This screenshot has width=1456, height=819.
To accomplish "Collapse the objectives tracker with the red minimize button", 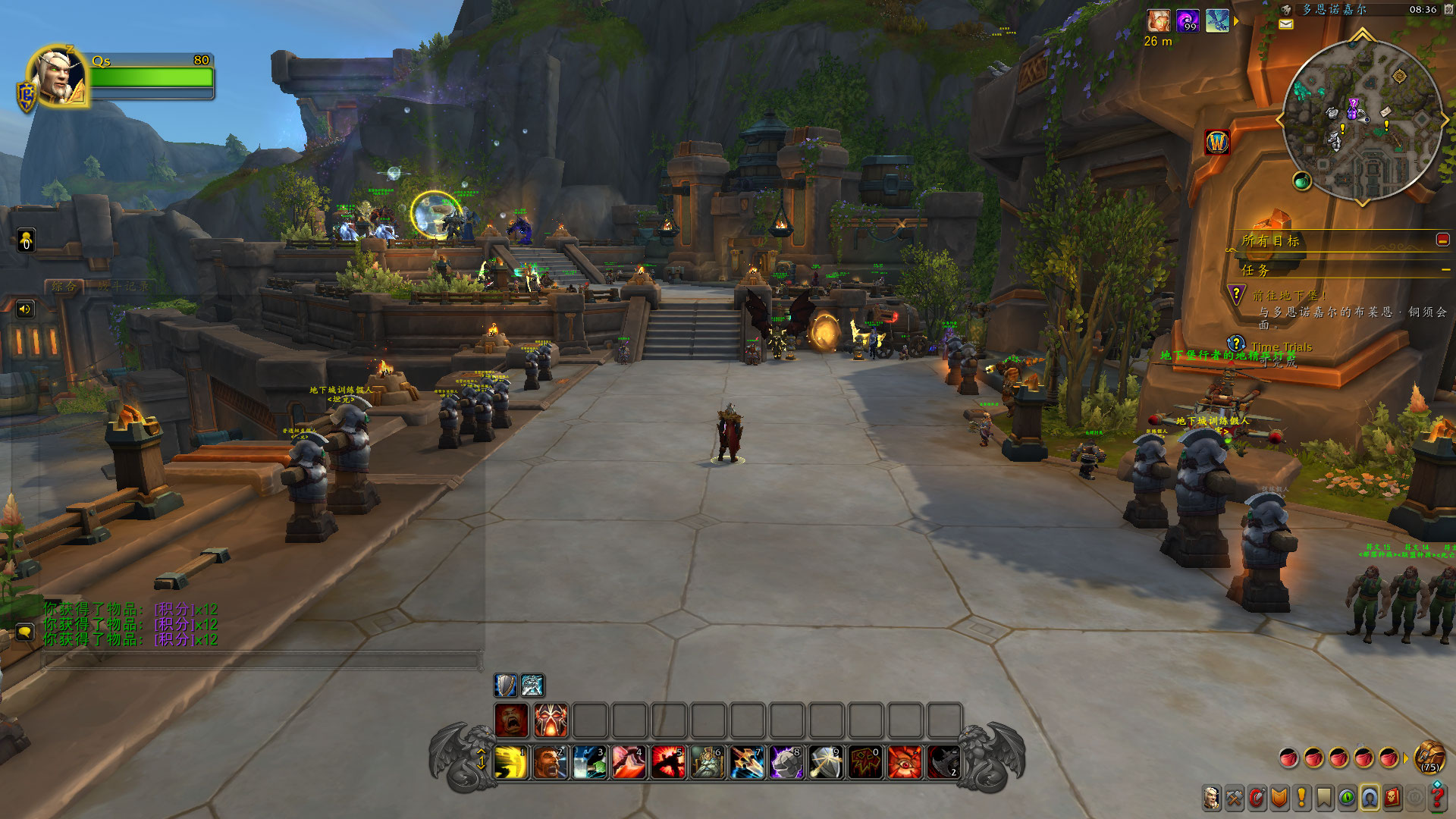I will pos(1442,240).
